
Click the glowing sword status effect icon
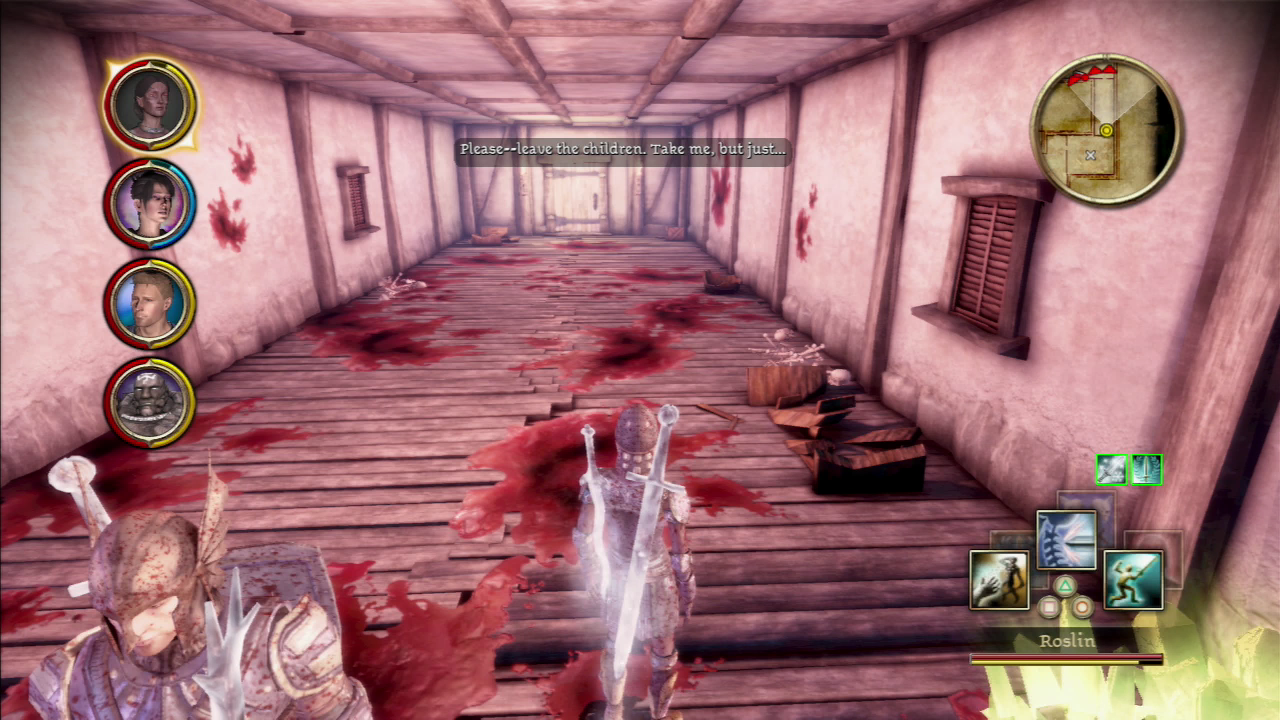(1111, 469)
